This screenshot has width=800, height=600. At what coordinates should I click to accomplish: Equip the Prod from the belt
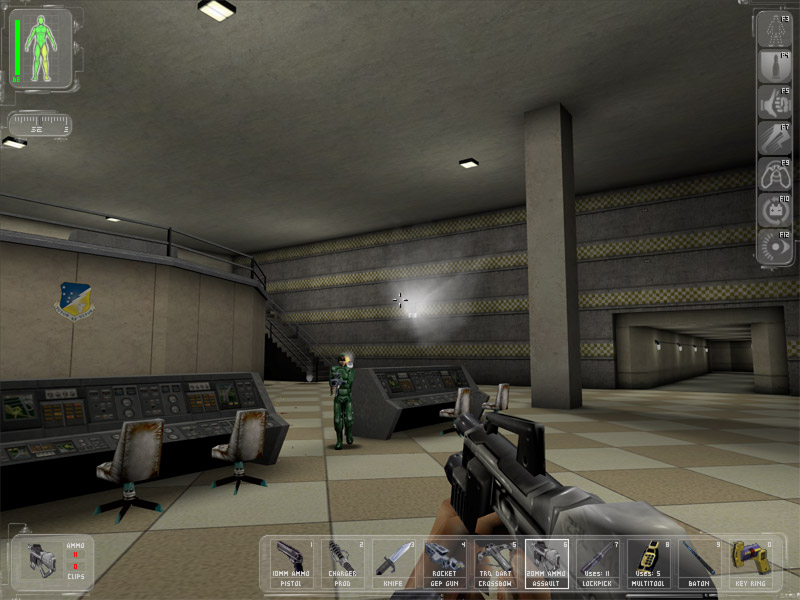343,563
